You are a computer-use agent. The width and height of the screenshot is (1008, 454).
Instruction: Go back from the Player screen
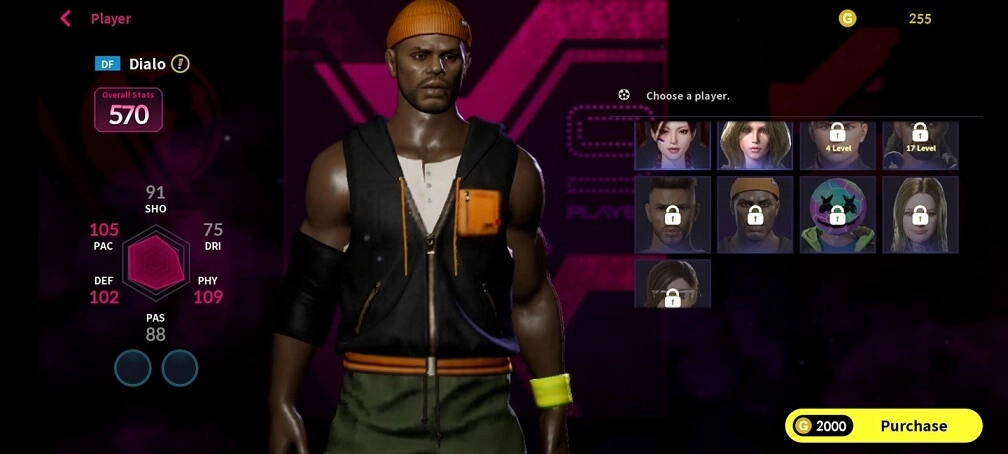point(66,18)
